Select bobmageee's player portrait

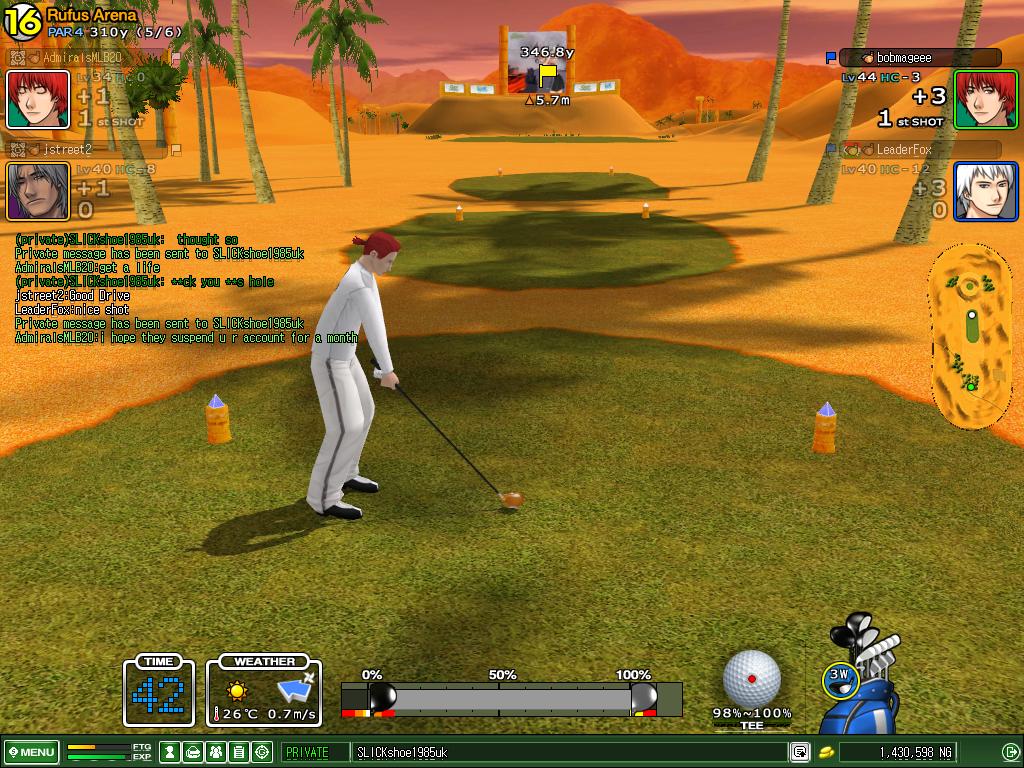click(985, 100)
